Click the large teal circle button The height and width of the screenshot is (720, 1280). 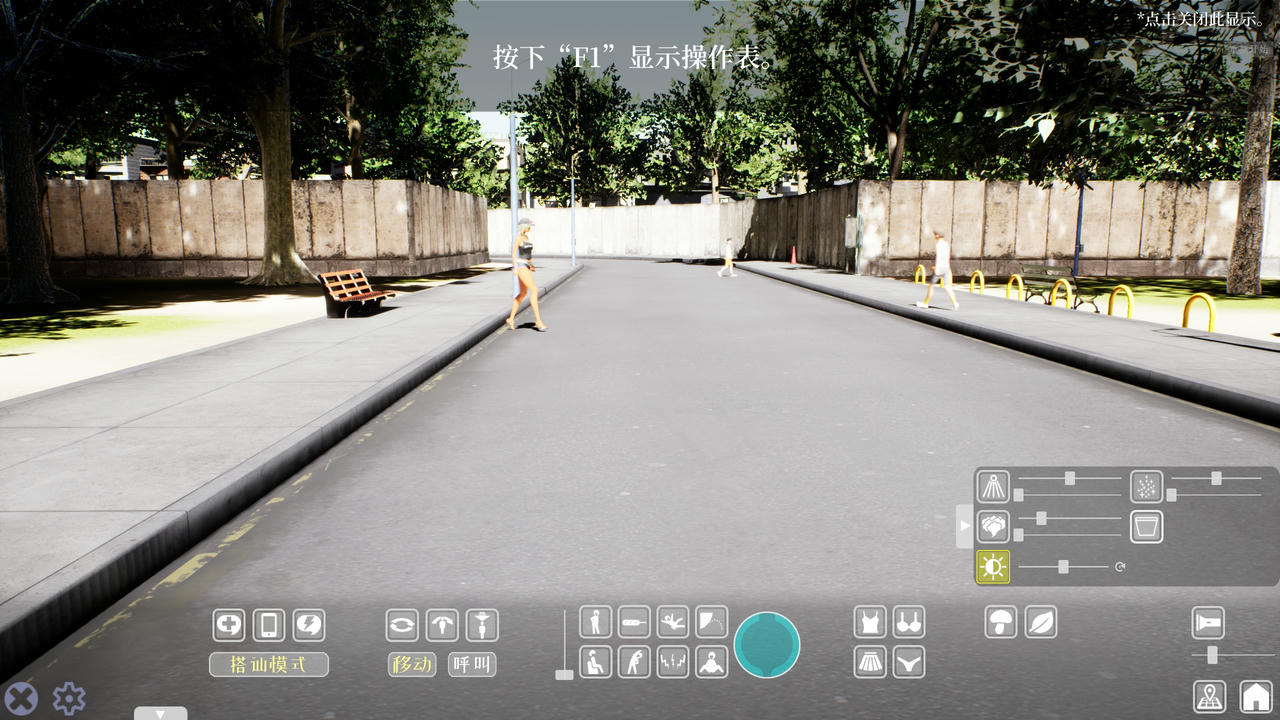[767, 645]
